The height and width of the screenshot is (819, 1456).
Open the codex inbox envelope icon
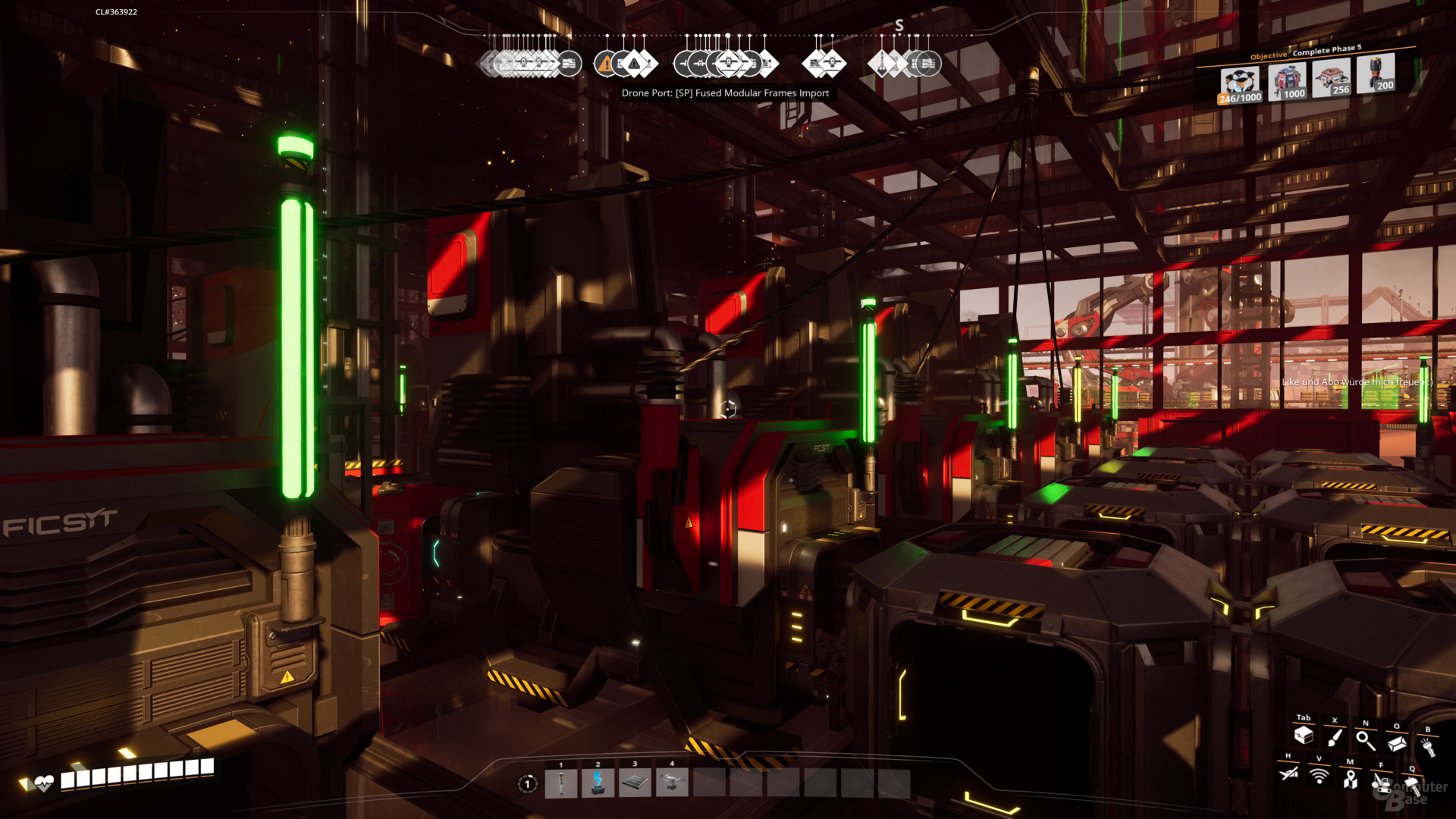tap(1397, 743)
